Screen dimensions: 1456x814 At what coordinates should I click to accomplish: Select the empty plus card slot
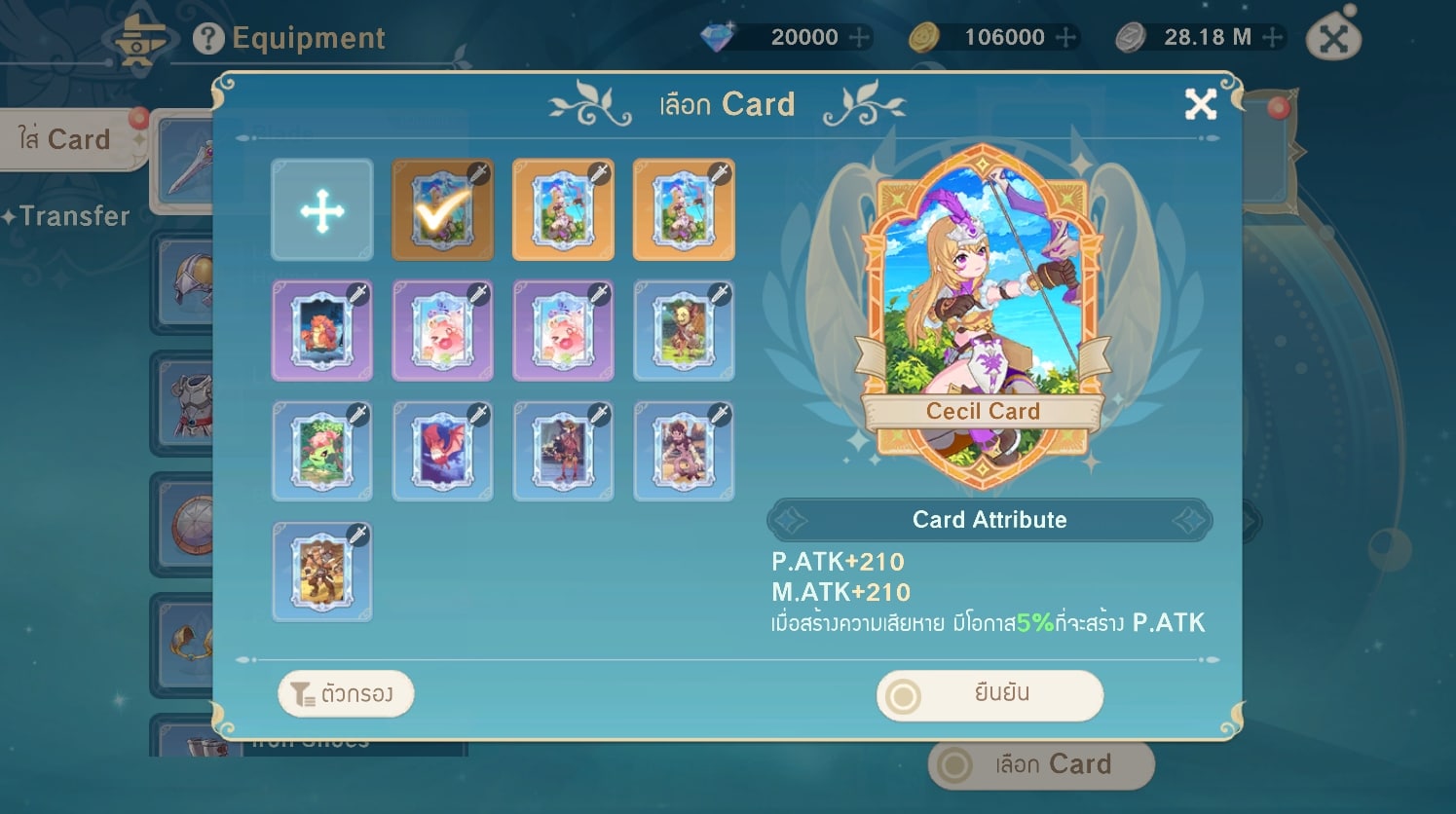[322, 210]
